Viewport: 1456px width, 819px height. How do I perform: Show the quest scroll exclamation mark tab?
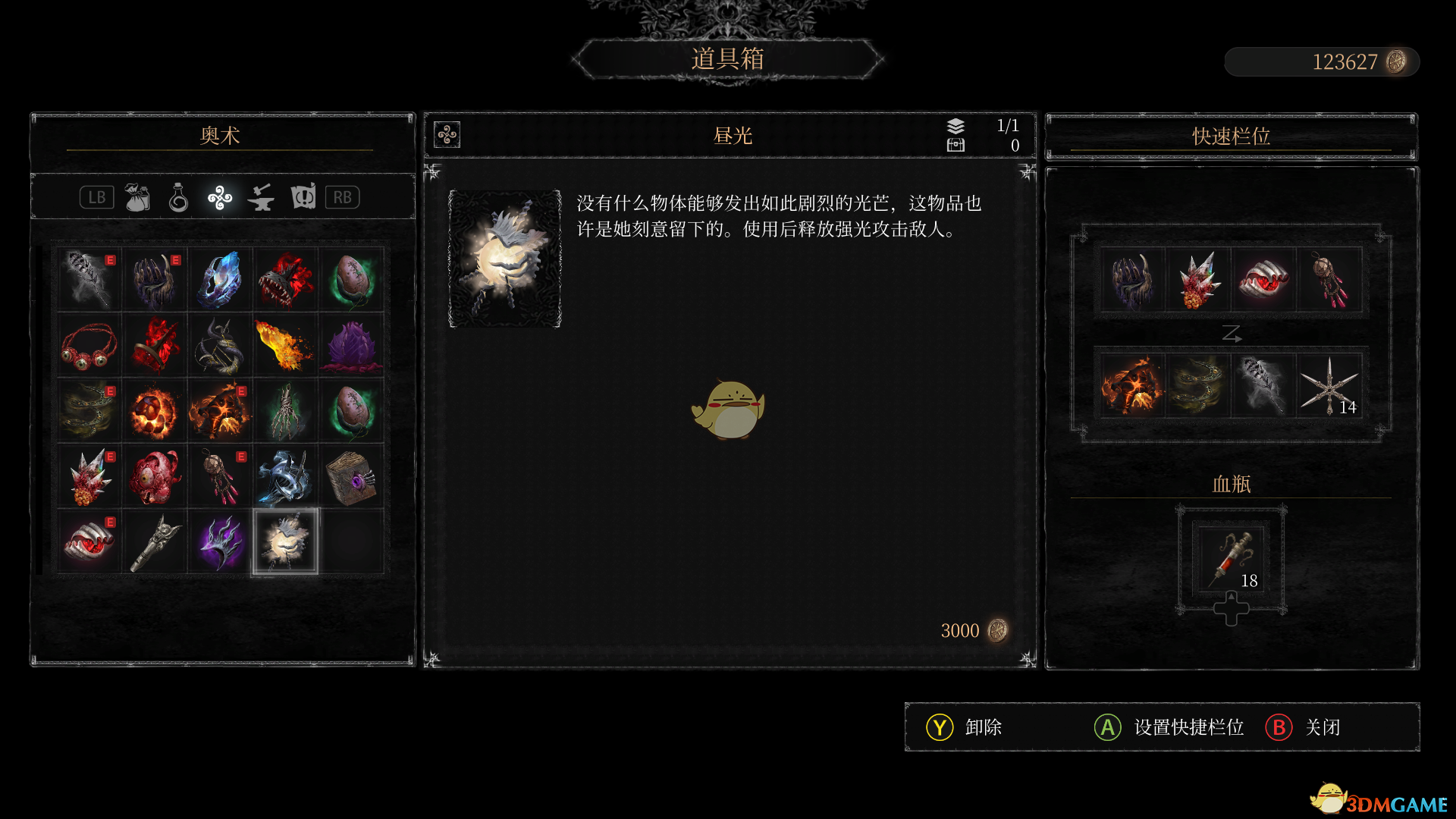click(303, 198)
